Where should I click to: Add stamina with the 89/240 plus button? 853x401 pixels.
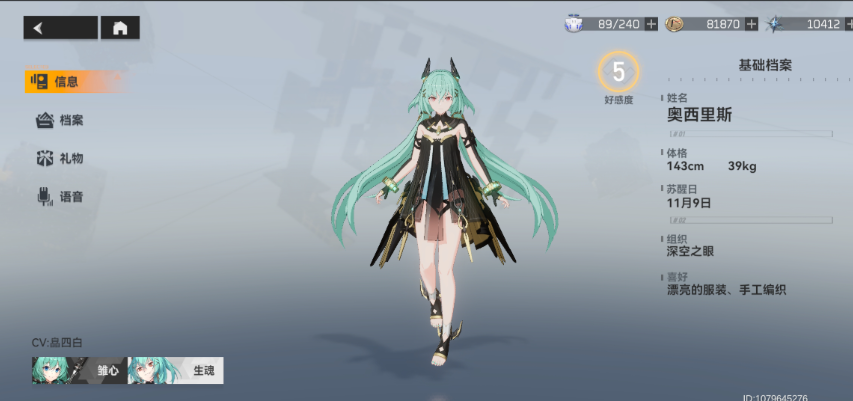click(x=652, y=23)
